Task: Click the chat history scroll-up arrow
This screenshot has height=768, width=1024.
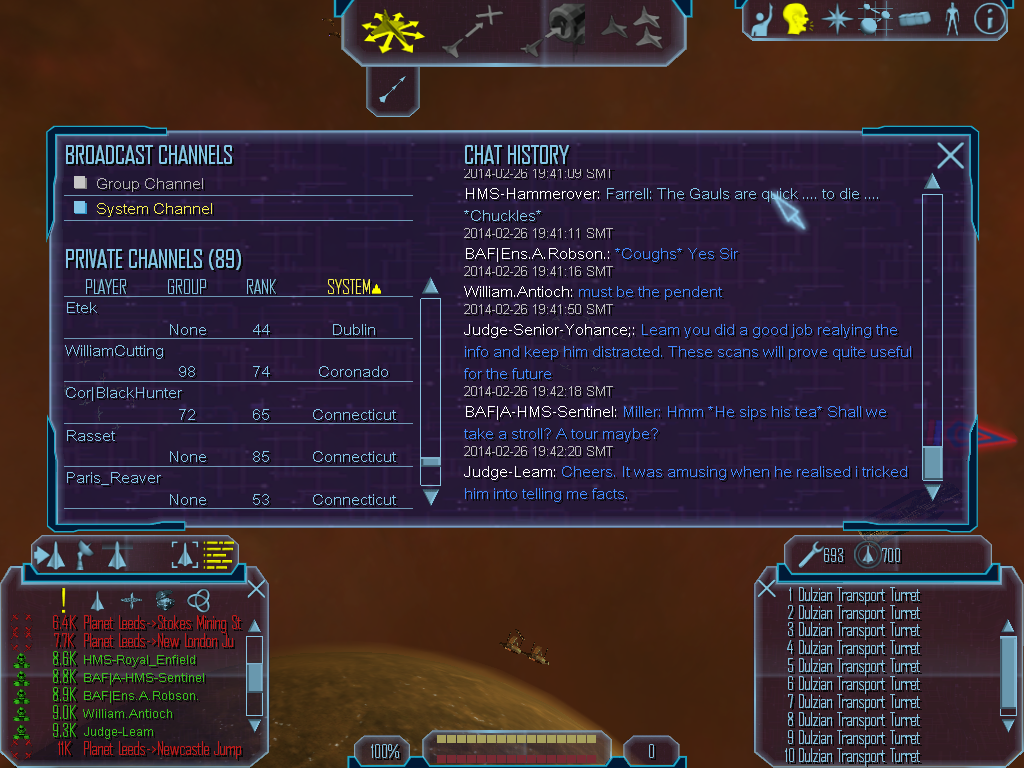Action: point(931,181)
